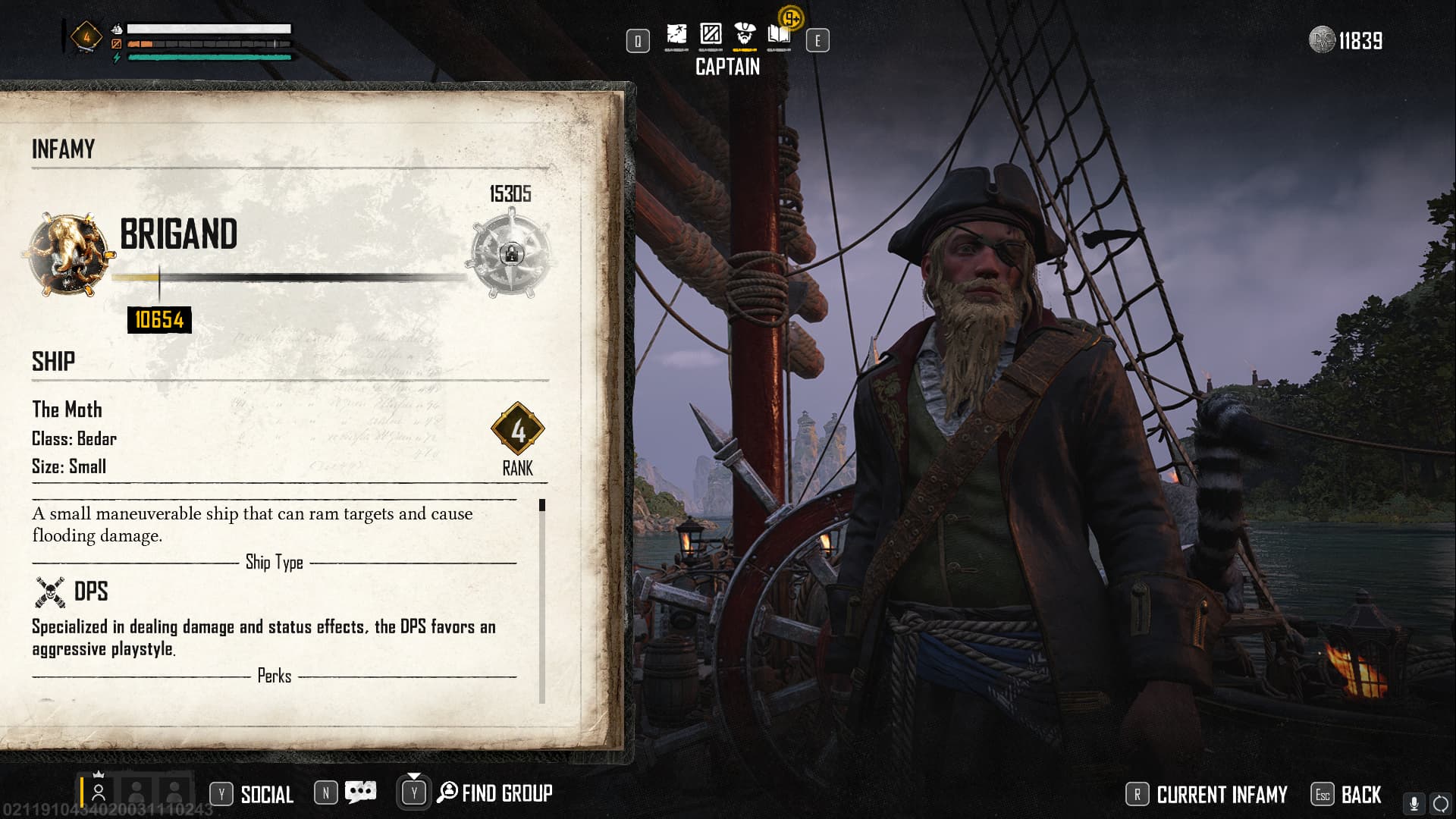Click the ship rank 4 badge

click(x=518, y=430)
